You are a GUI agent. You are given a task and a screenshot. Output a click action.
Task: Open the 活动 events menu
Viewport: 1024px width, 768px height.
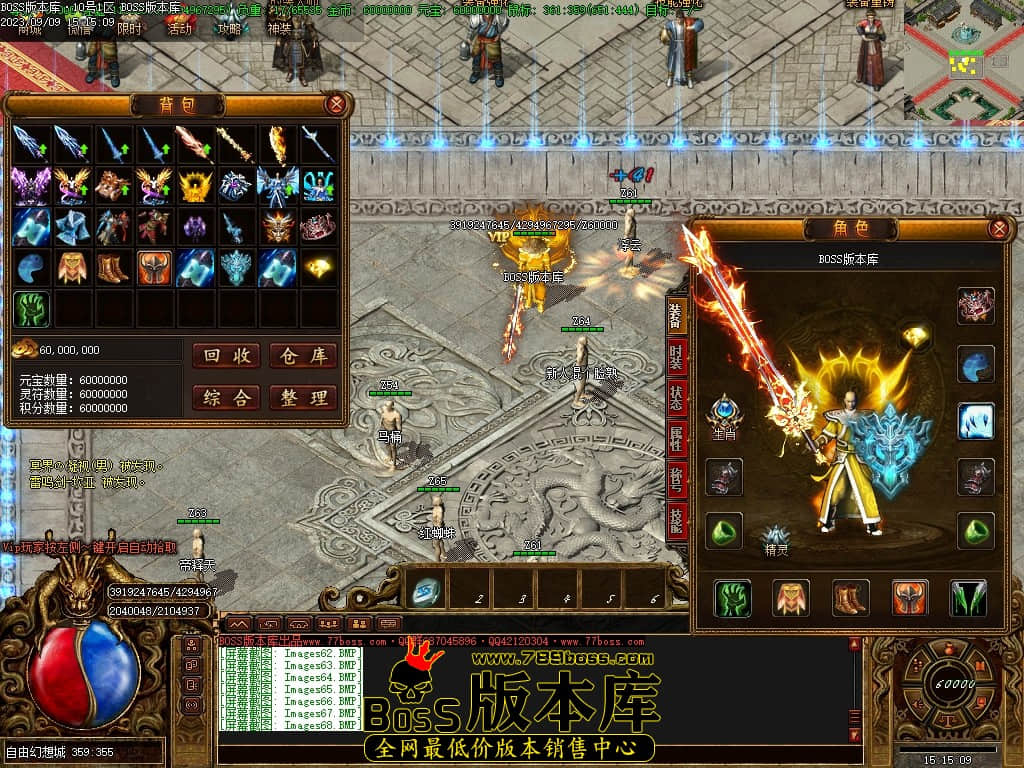click(179, 29)
